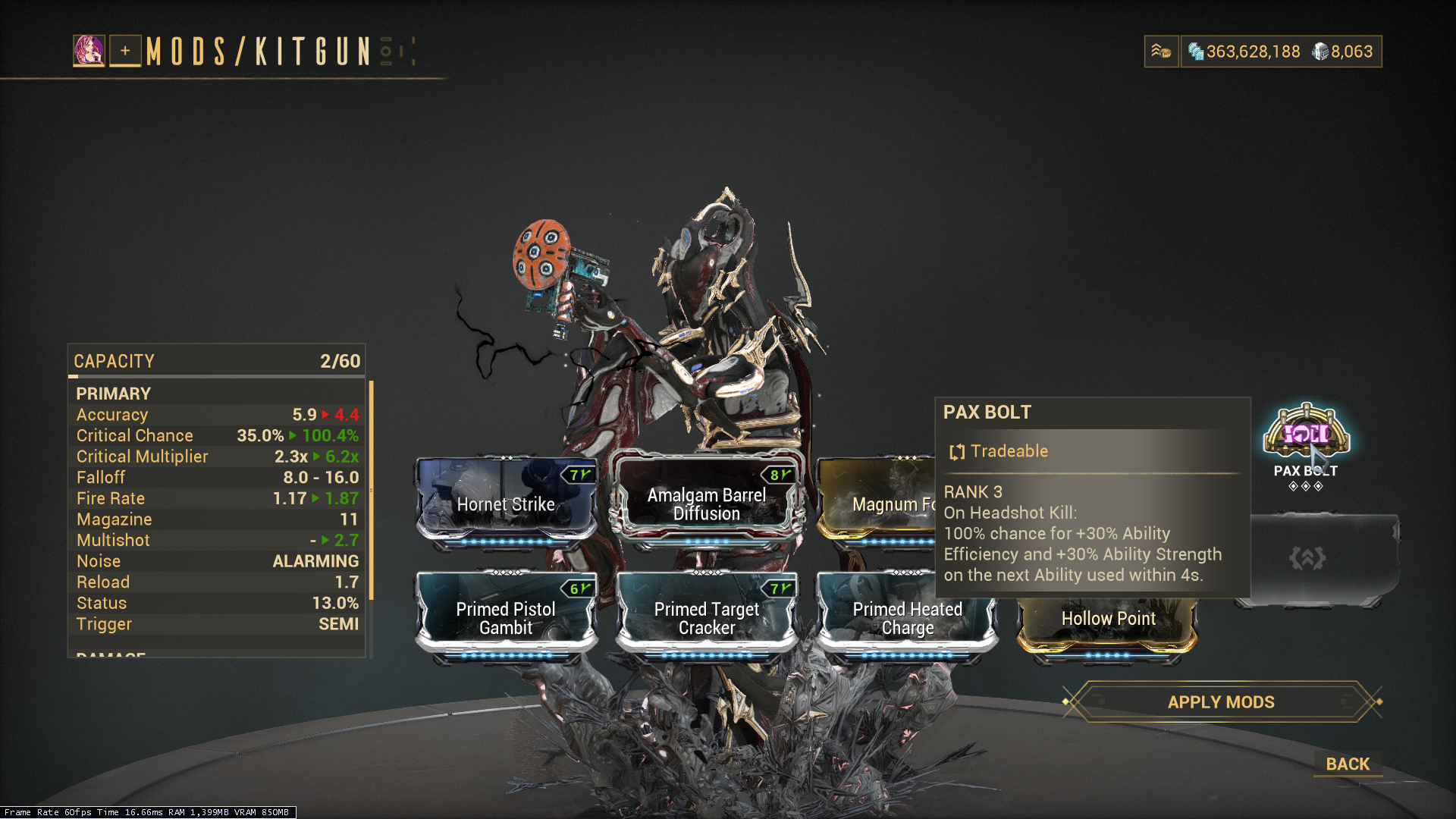
Task: Choose the Primed Heated Charge mod
Action: (907, 618)
